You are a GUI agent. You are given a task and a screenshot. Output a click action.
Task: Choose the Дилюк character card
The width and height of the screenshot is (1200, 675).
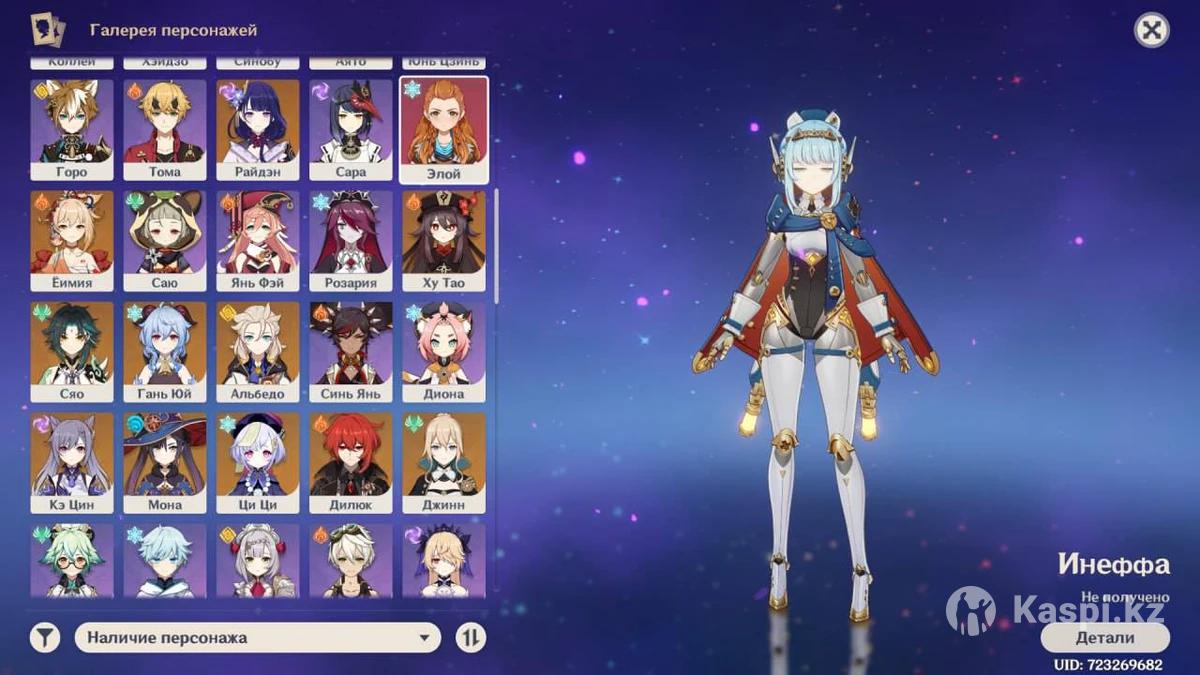click(x=351, y=462)
